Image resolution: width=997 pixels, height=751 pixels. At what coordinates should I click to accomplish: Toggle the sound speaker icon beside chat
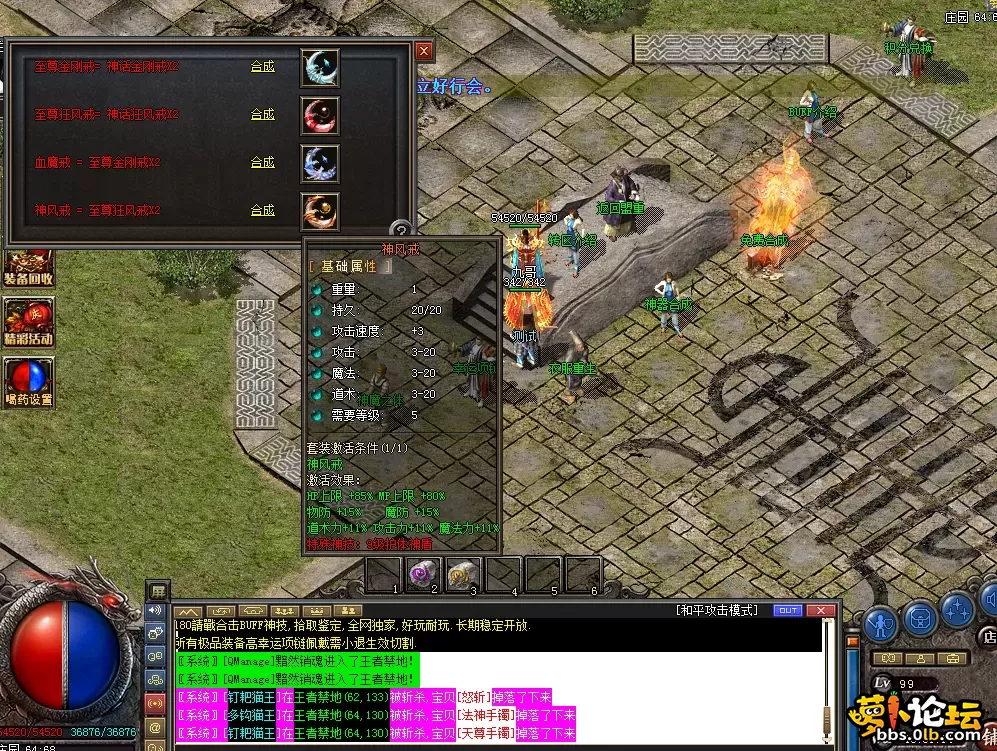[x=155, y=611]
